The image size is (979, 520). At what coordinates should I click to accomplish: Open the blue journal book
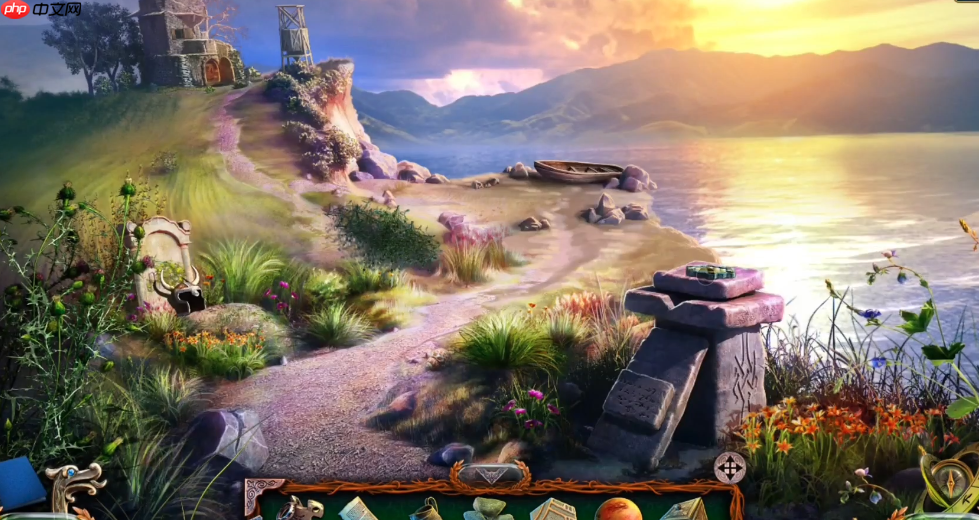click(20, 482)
